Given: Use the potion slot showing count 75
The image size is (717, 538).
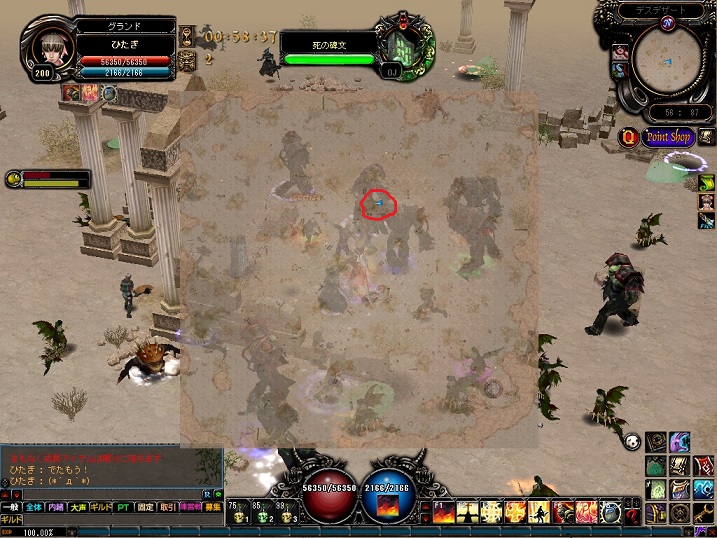Looking at the screenshot, I should tap(241, 512).
